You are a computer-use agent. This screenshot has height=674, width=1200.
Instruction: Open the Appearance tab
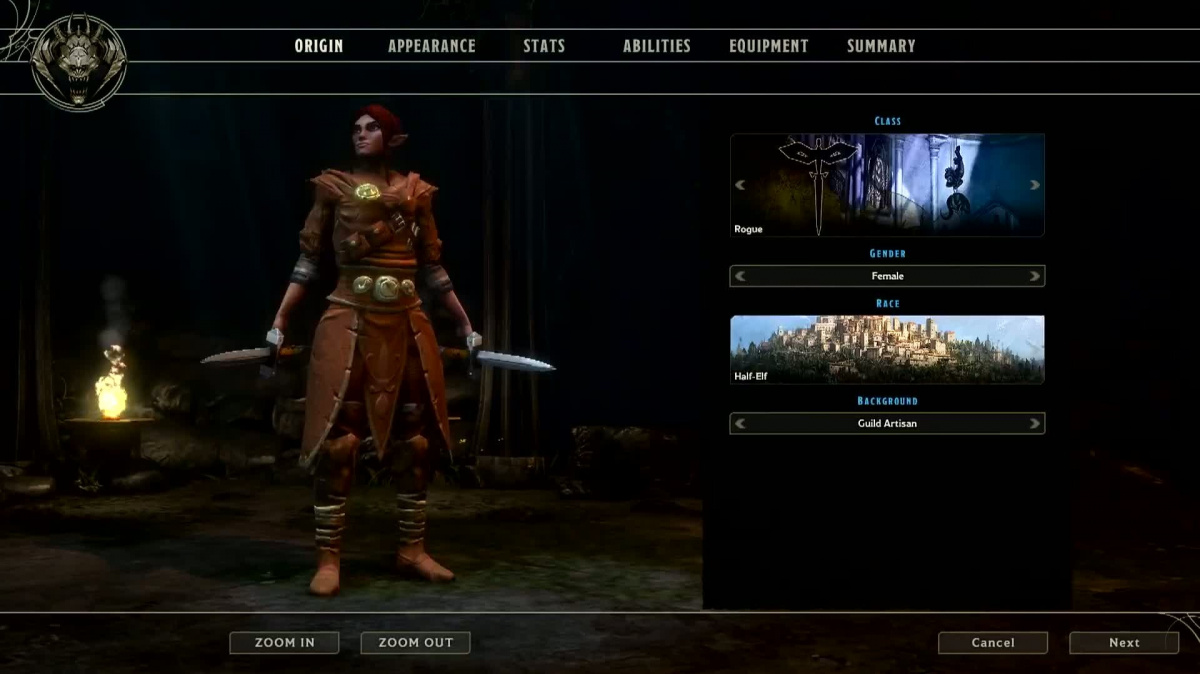point(432,46)
